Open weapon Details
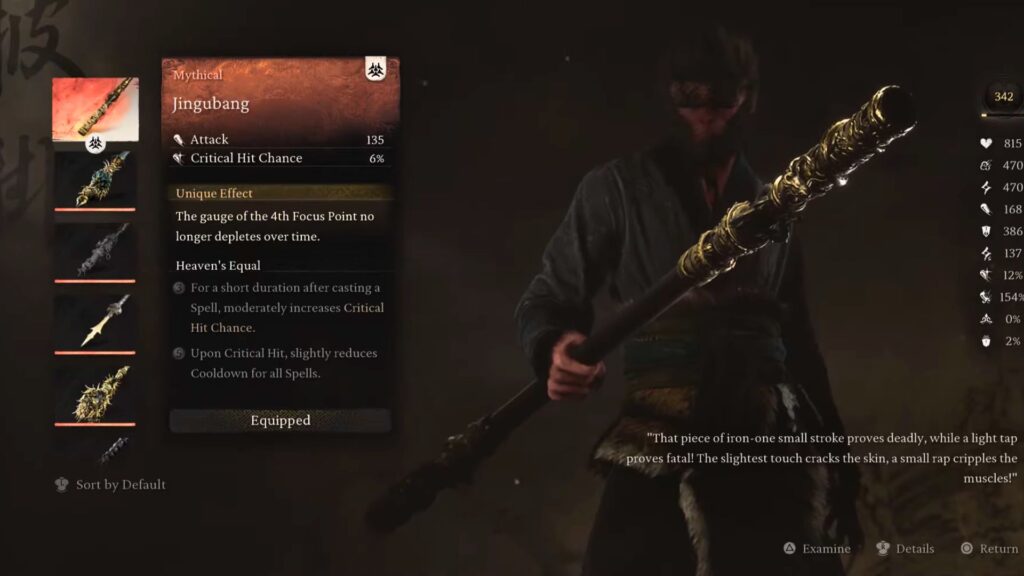This screenshot has width=1024, height=576. [x=905, y=549]
